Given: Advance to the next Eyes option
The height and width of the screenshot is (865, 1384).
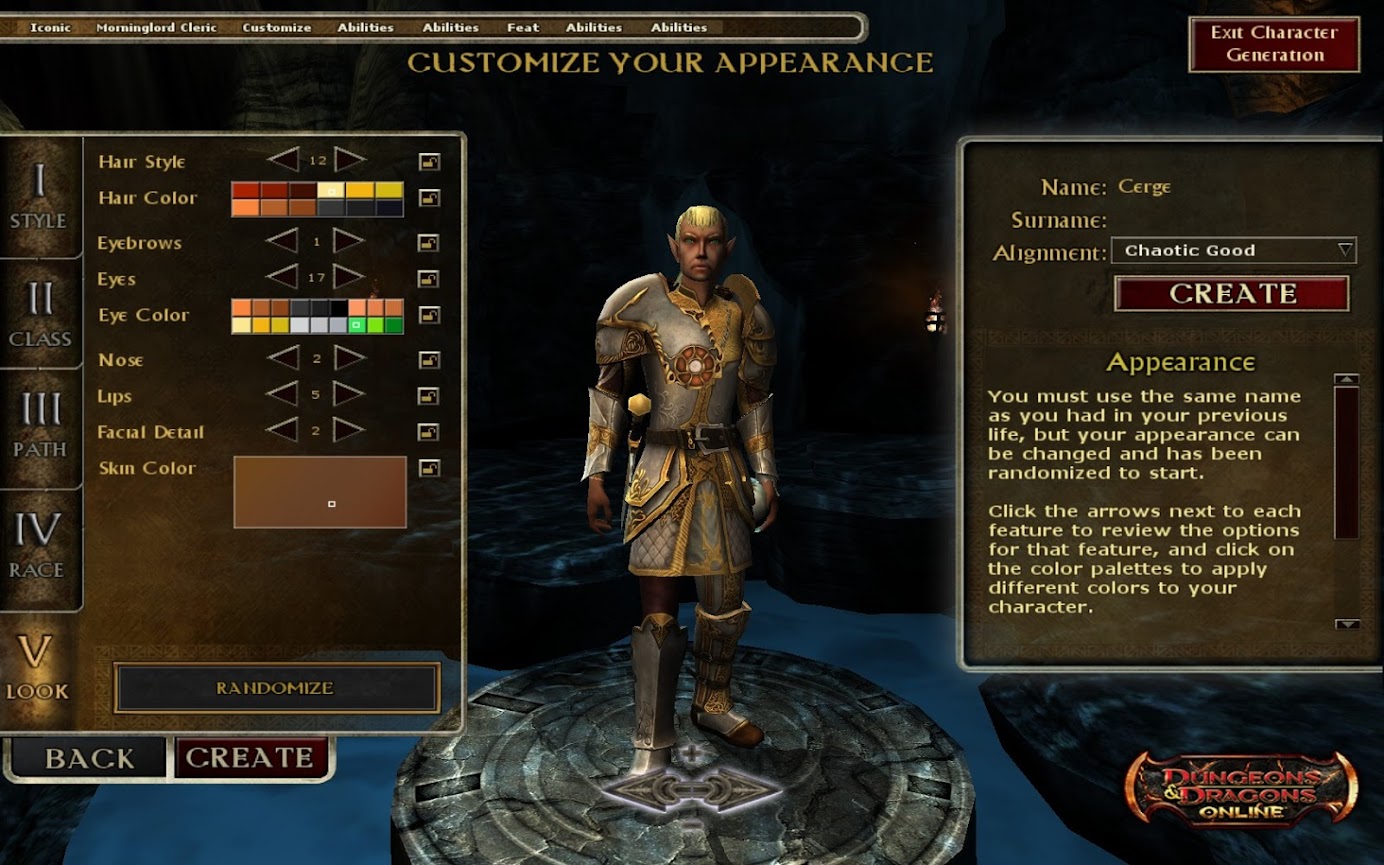Looking at the screenshot, I should pos(349,278).
